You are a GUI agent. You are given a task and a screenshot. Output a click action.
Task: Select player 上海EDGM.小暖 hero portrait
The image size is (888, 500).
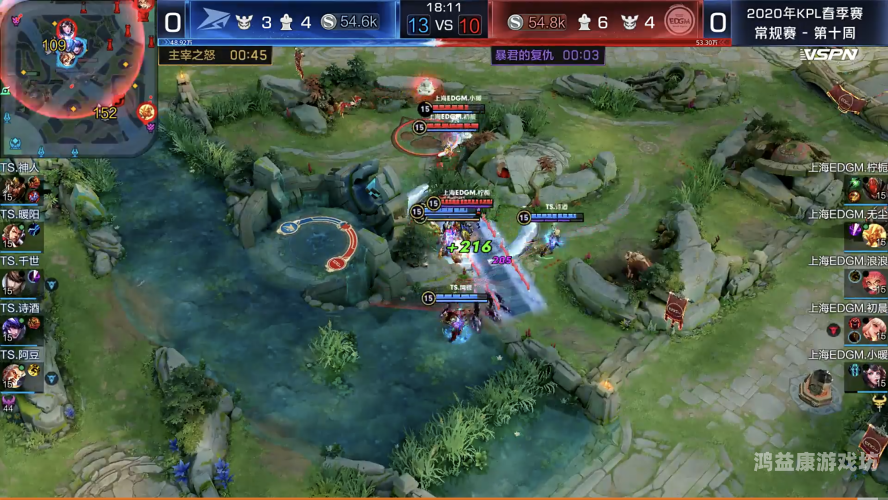(874, 375)
